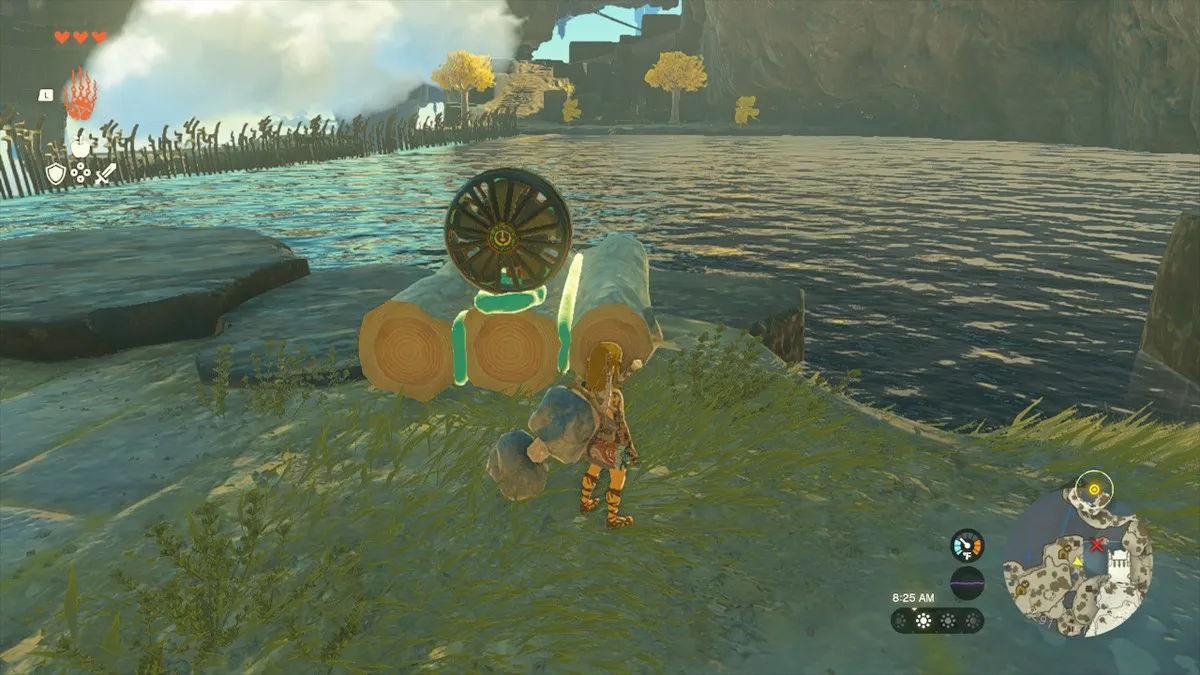Choose the sword weapon quick-select icon
This screenshot has width=1200, height=675.
pos(105,173)
